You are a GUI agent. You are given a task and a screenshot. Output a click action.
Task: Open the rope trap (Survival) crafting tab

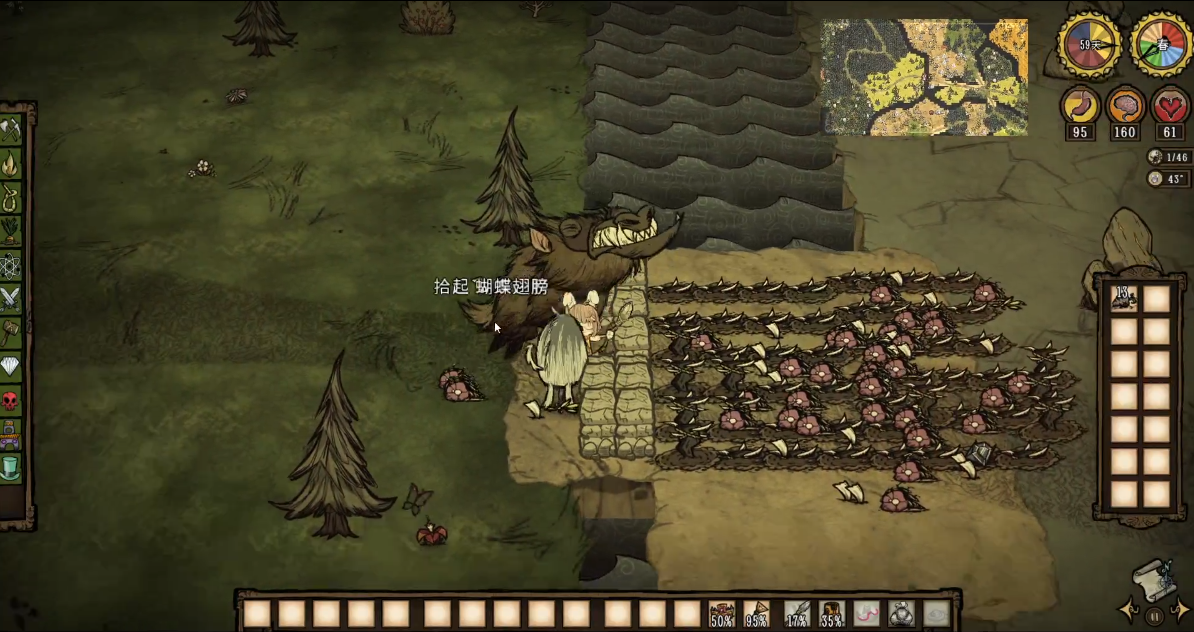[x=11, y=196]
